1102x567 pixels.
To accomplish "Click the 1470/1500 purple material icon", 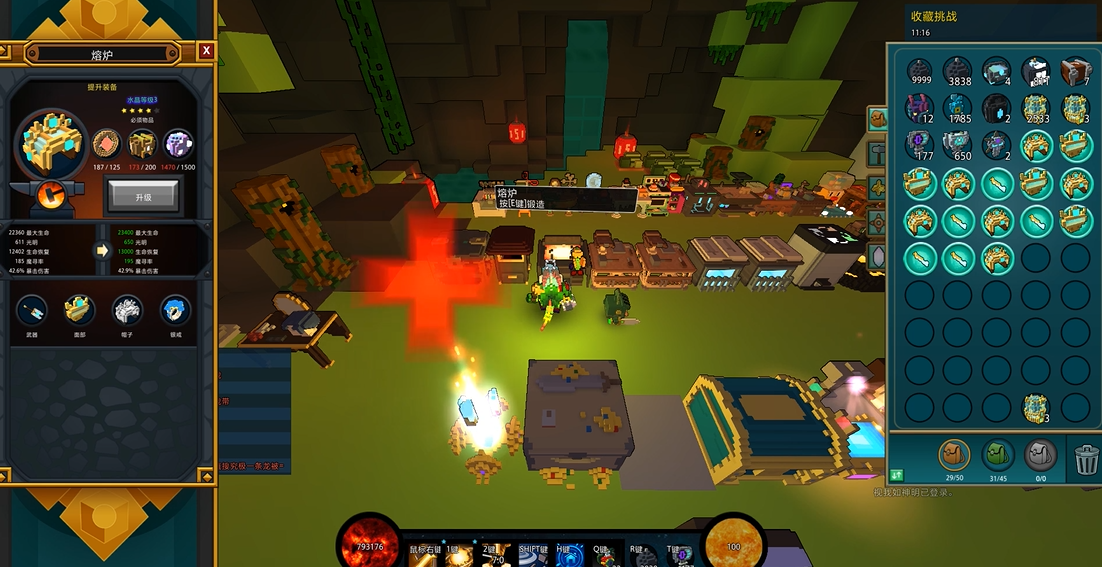I will tap(179, 144).
